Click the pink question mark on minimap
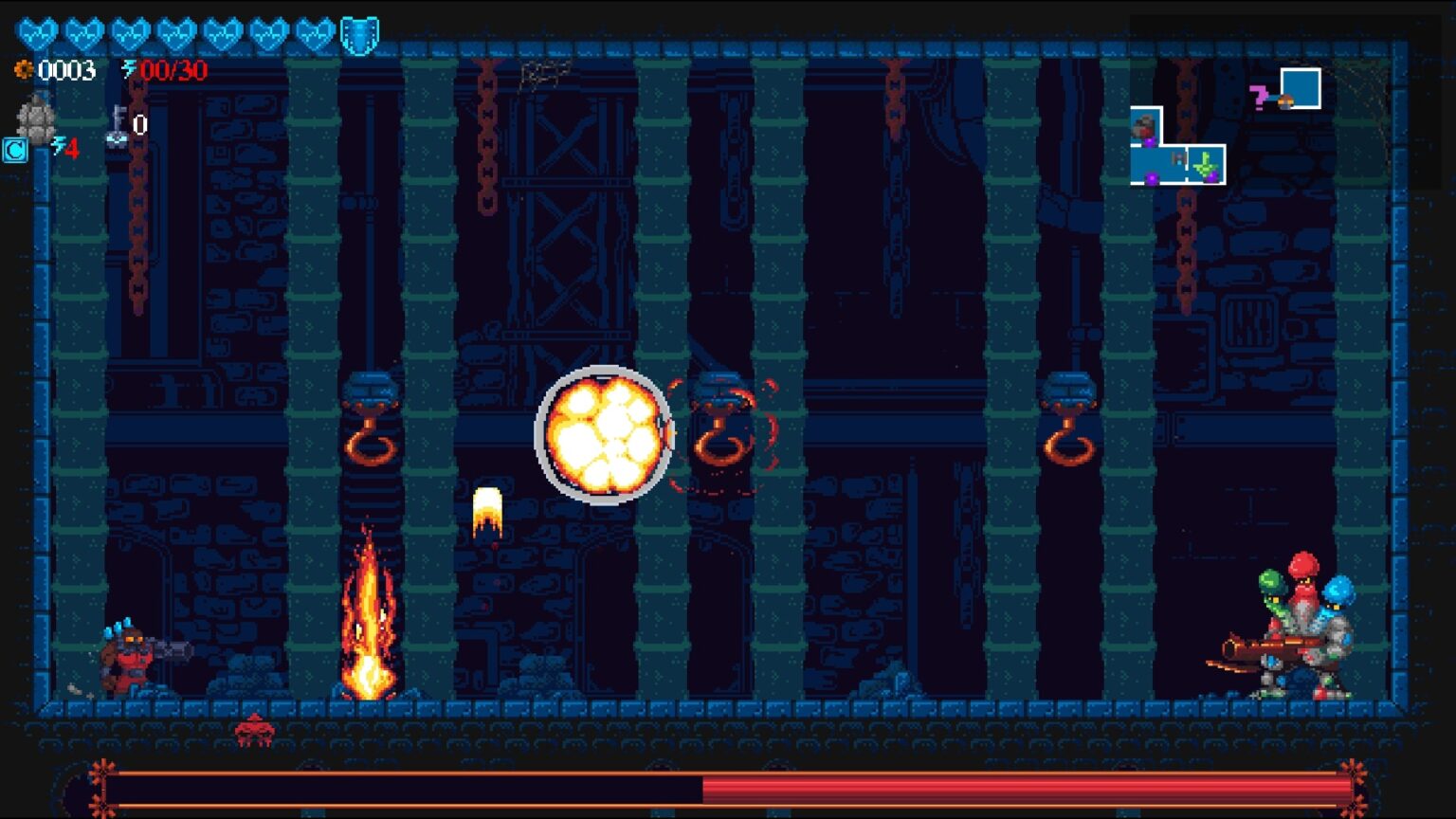 (x=1259, y=96)
